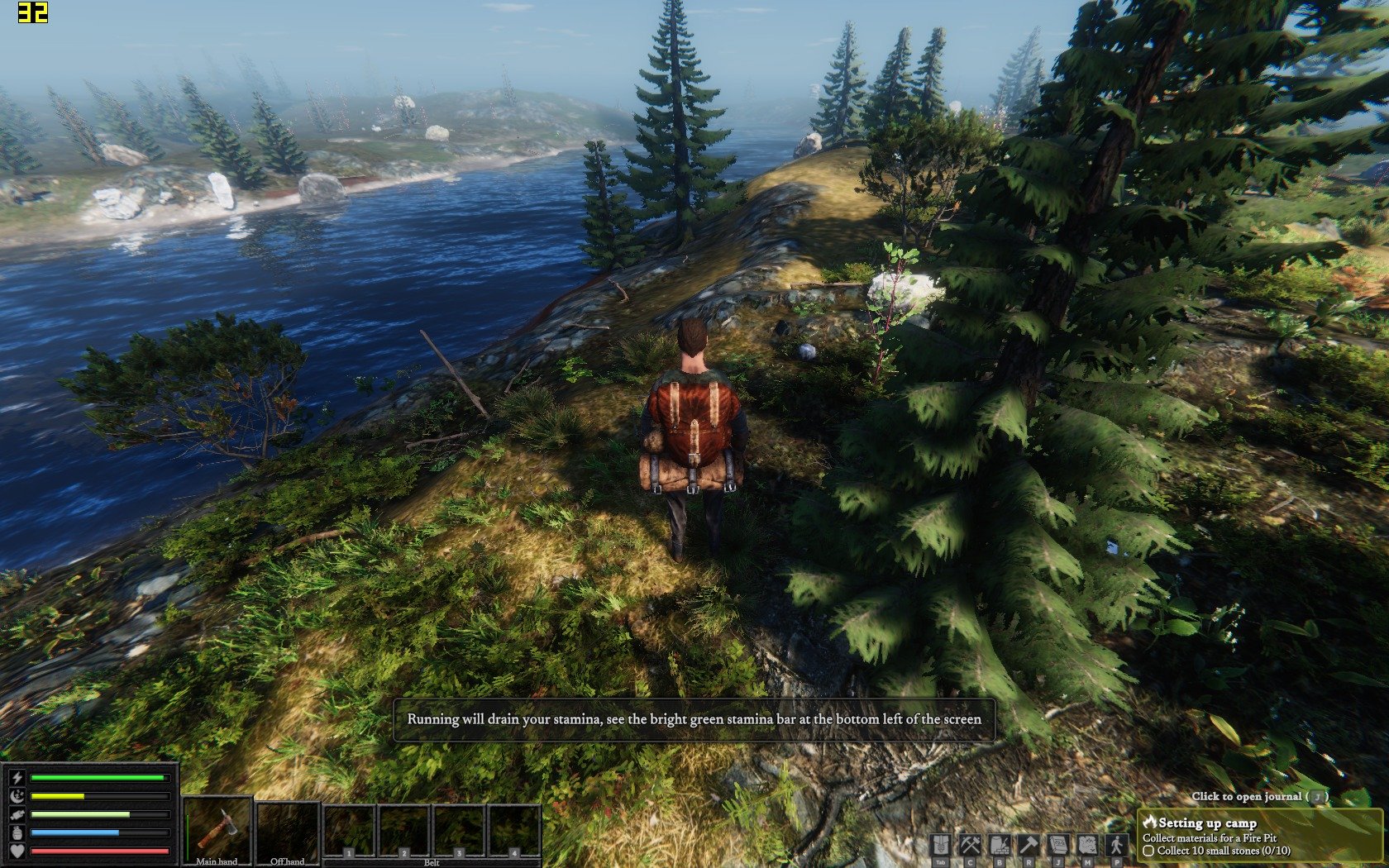The image size is (1389, 868).
Task: Toggle the walking person icon
Action: pyautogui.click(x=1117, y=845)
